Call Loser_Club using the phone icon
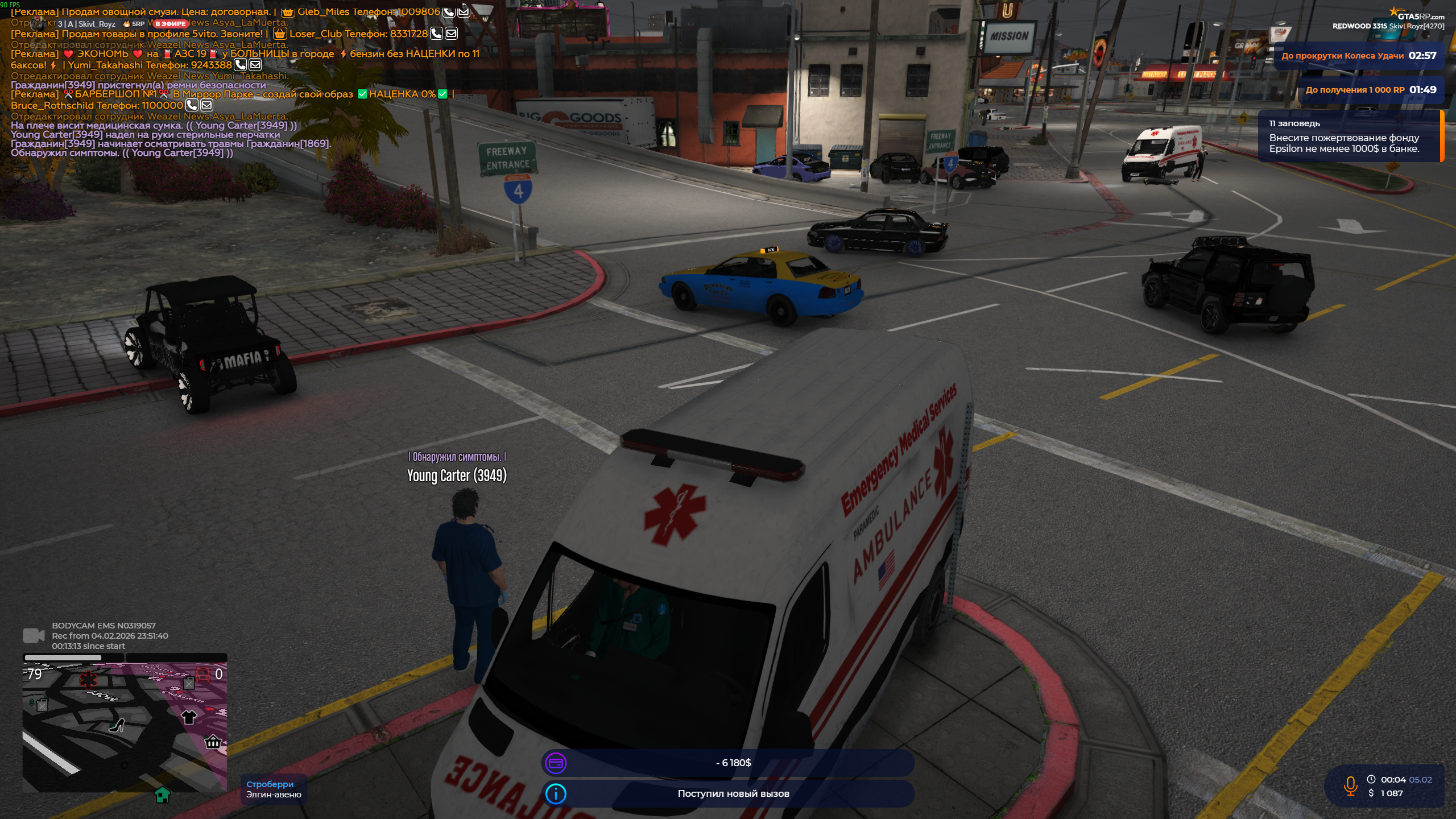Viewport: 1456px width, 819px height. pos(436,34)
